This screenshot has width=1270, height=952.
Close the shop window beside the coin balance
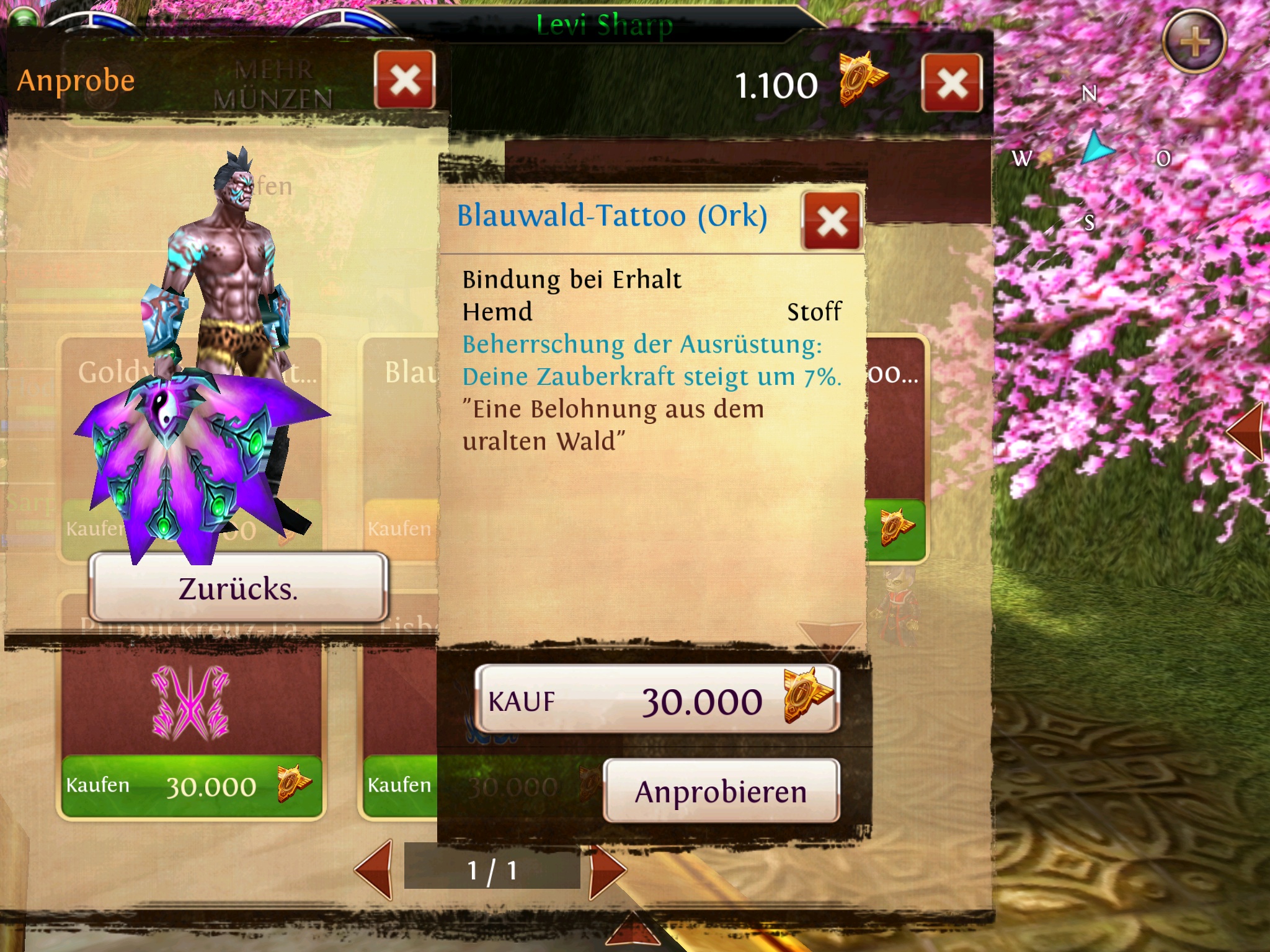click(952, 83)
